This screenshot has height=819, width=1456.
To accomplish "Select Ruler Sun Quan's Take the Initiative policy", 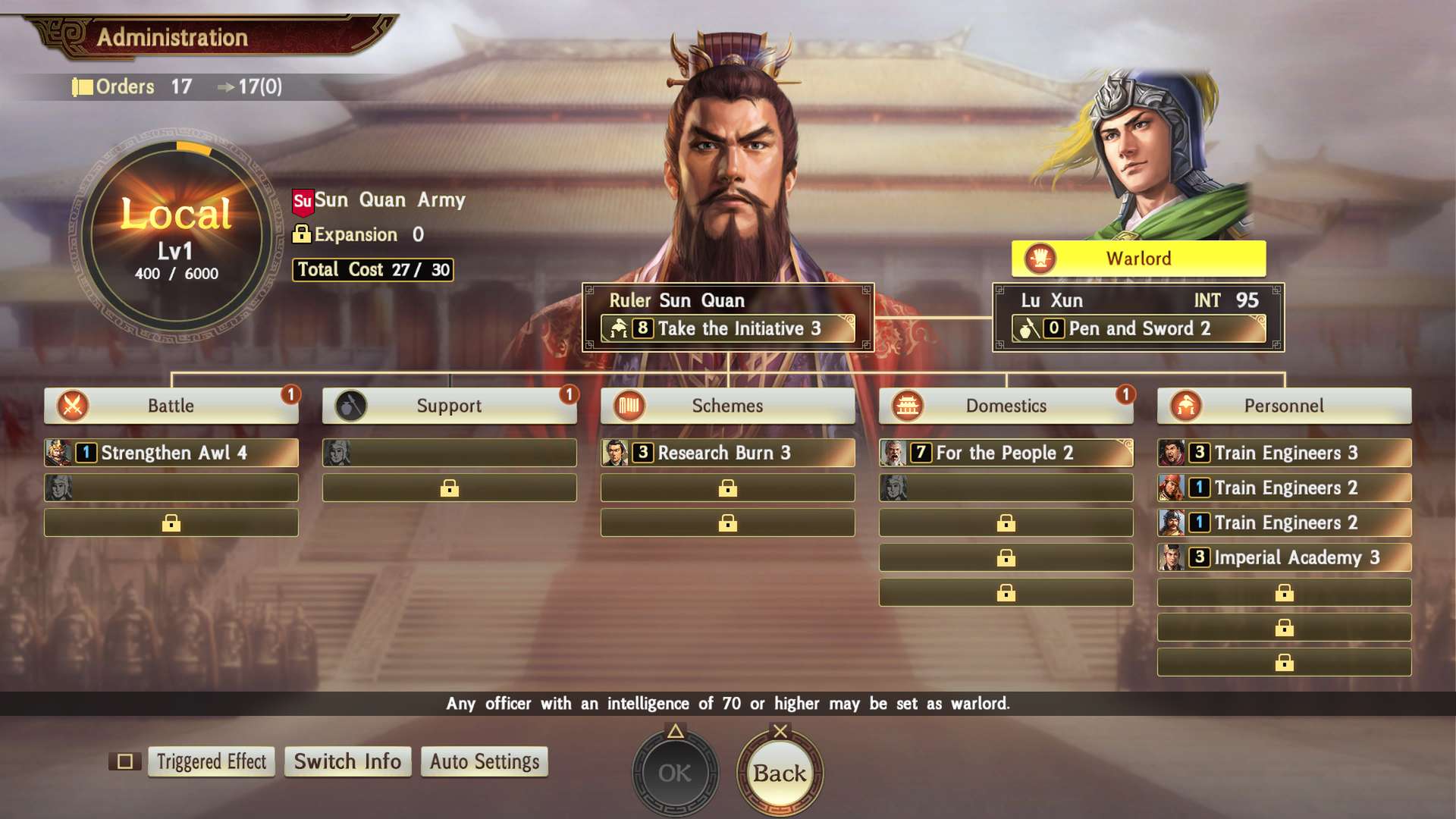I will [728, 328].
